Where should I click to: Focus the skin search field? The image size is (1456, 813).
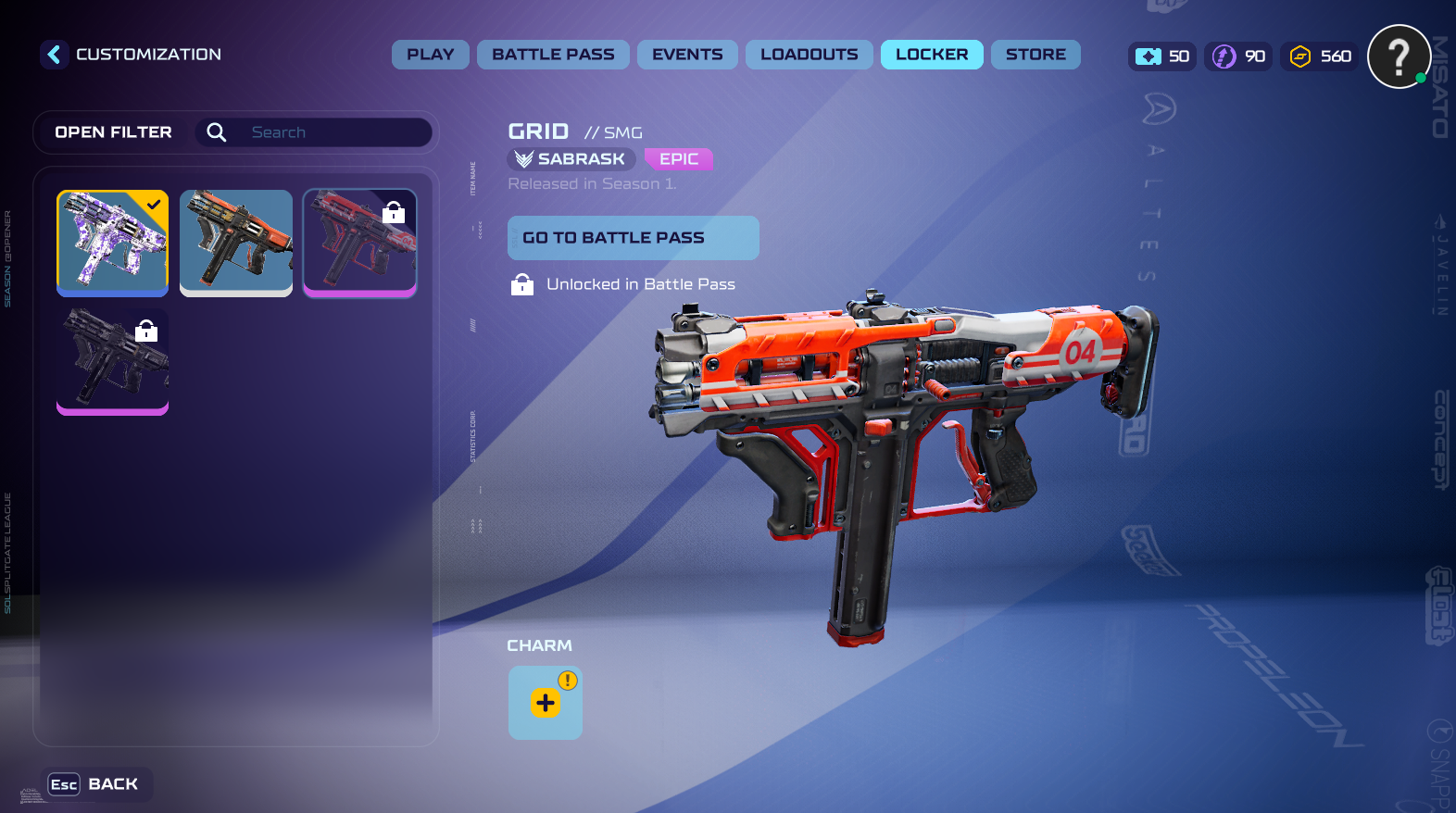click(x=333, y=132)
